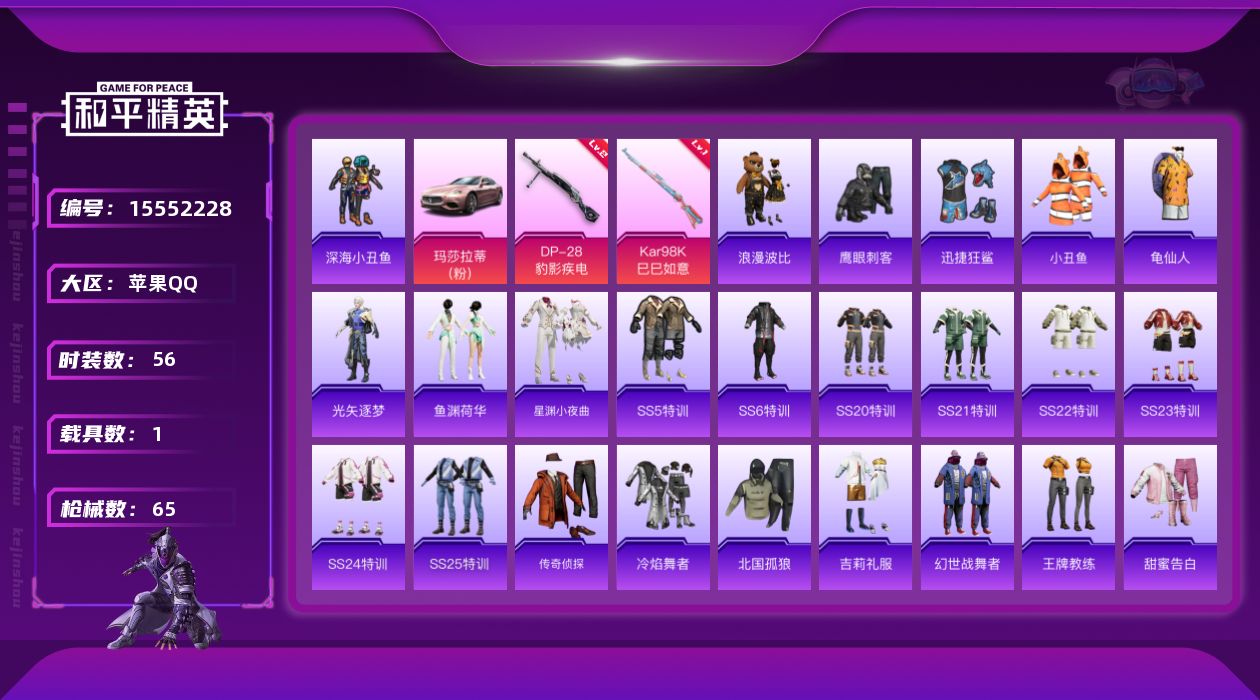
Task: Select the SS21特训 green outfit
Action: click(x=967, y=364)
